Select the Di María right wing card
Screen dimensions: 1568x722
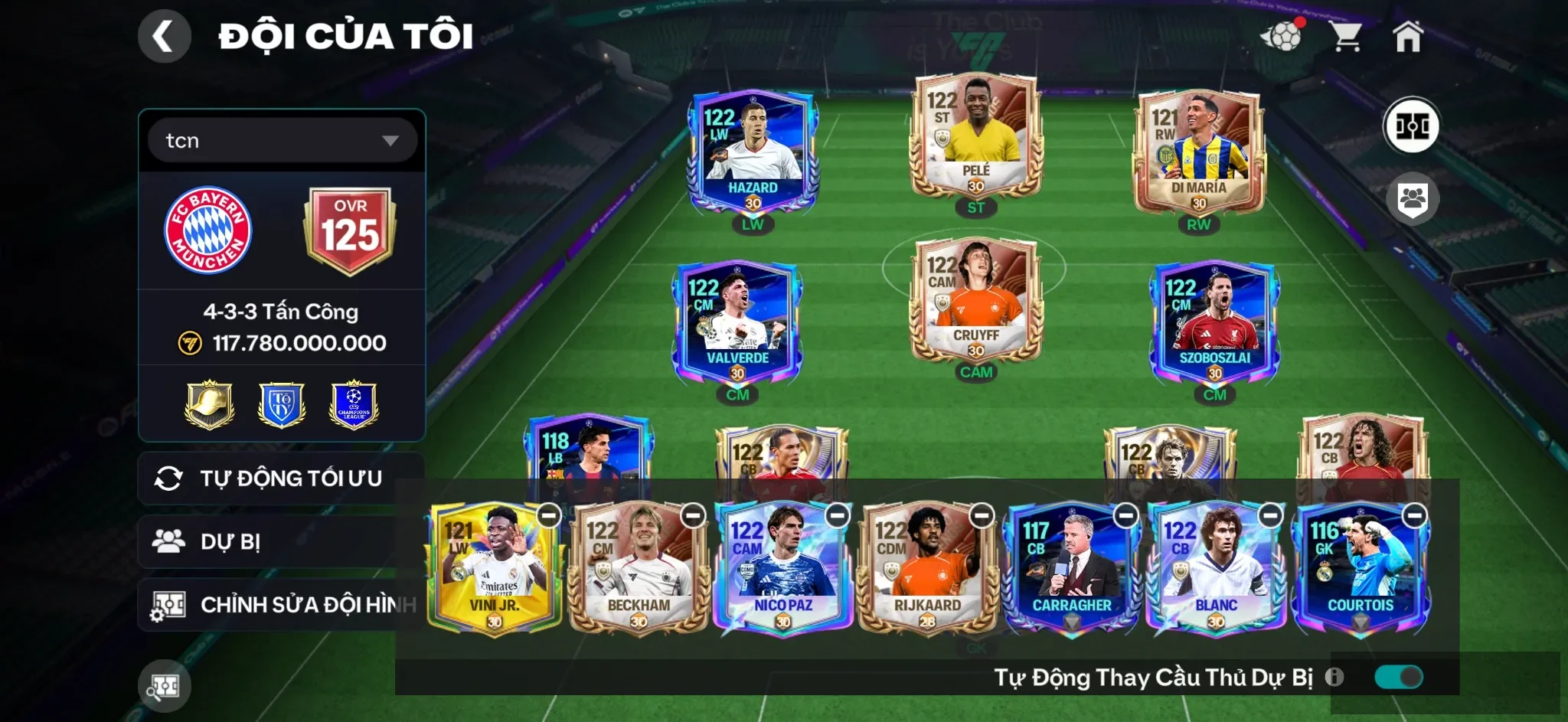click(1198, 153)
